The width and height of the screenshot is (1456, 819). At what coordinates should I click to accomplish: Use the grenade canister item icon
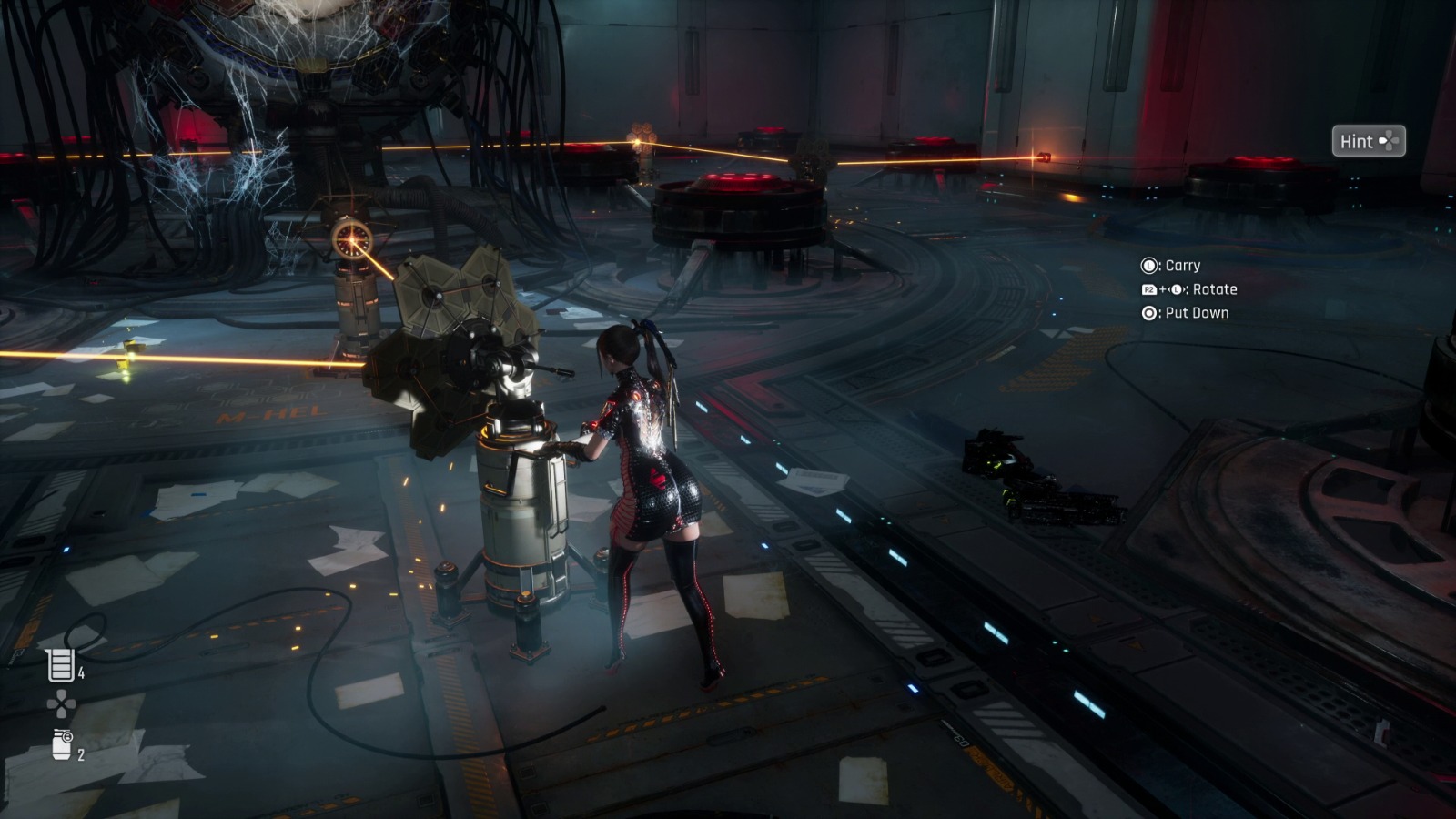coord(62,744)
